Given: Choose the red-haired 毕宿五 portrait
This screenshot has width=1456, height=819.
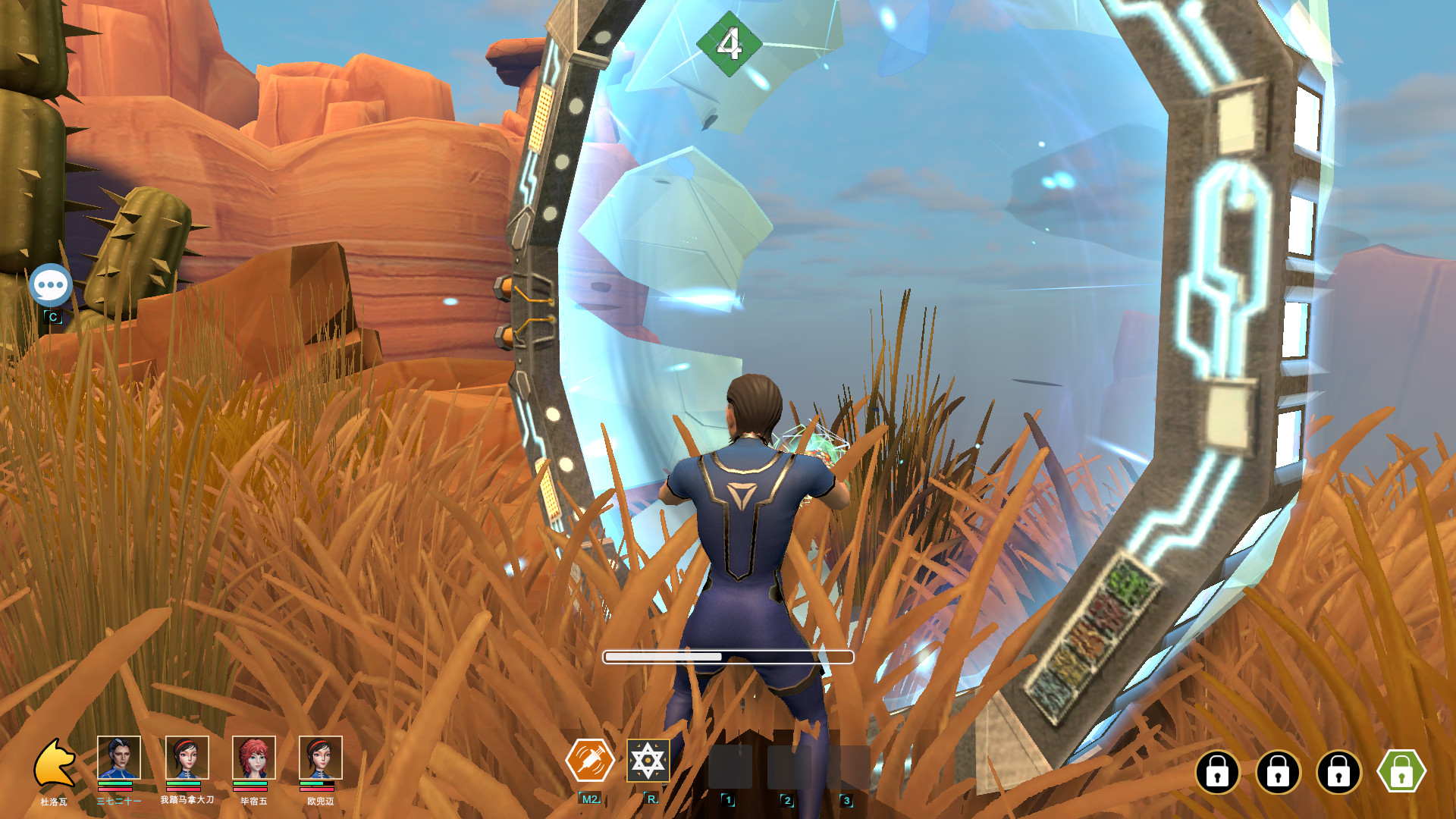Looking at the screenshot, I should (253, 757).
